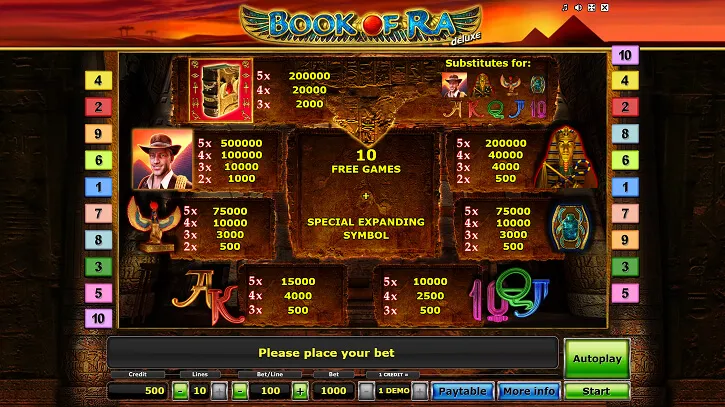Image resolution: width=725 pixels, height=407 pixels.
Task: Raise the Bet/Line amount
Action: (302, 391)
